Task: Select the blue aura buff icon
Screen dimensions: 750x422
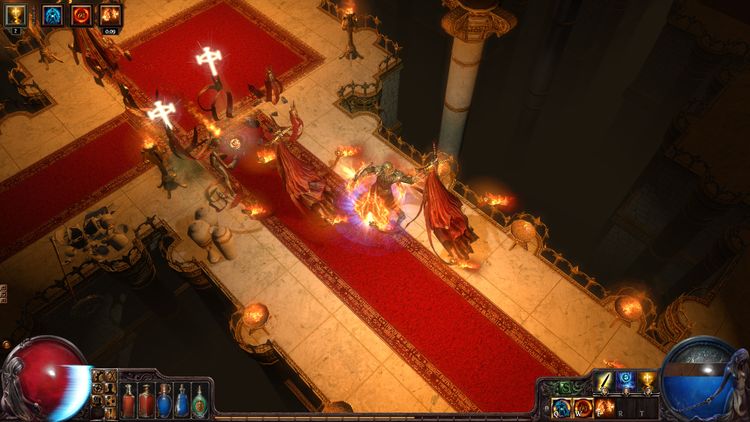Action: [52, 14]
